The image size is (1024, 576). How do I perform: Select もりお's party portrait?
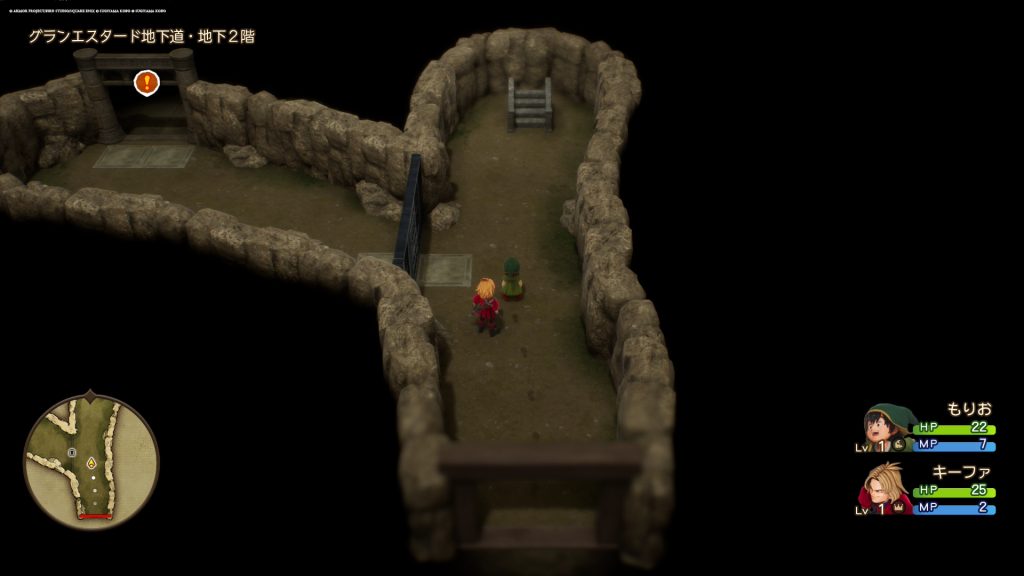coord(885,427)
